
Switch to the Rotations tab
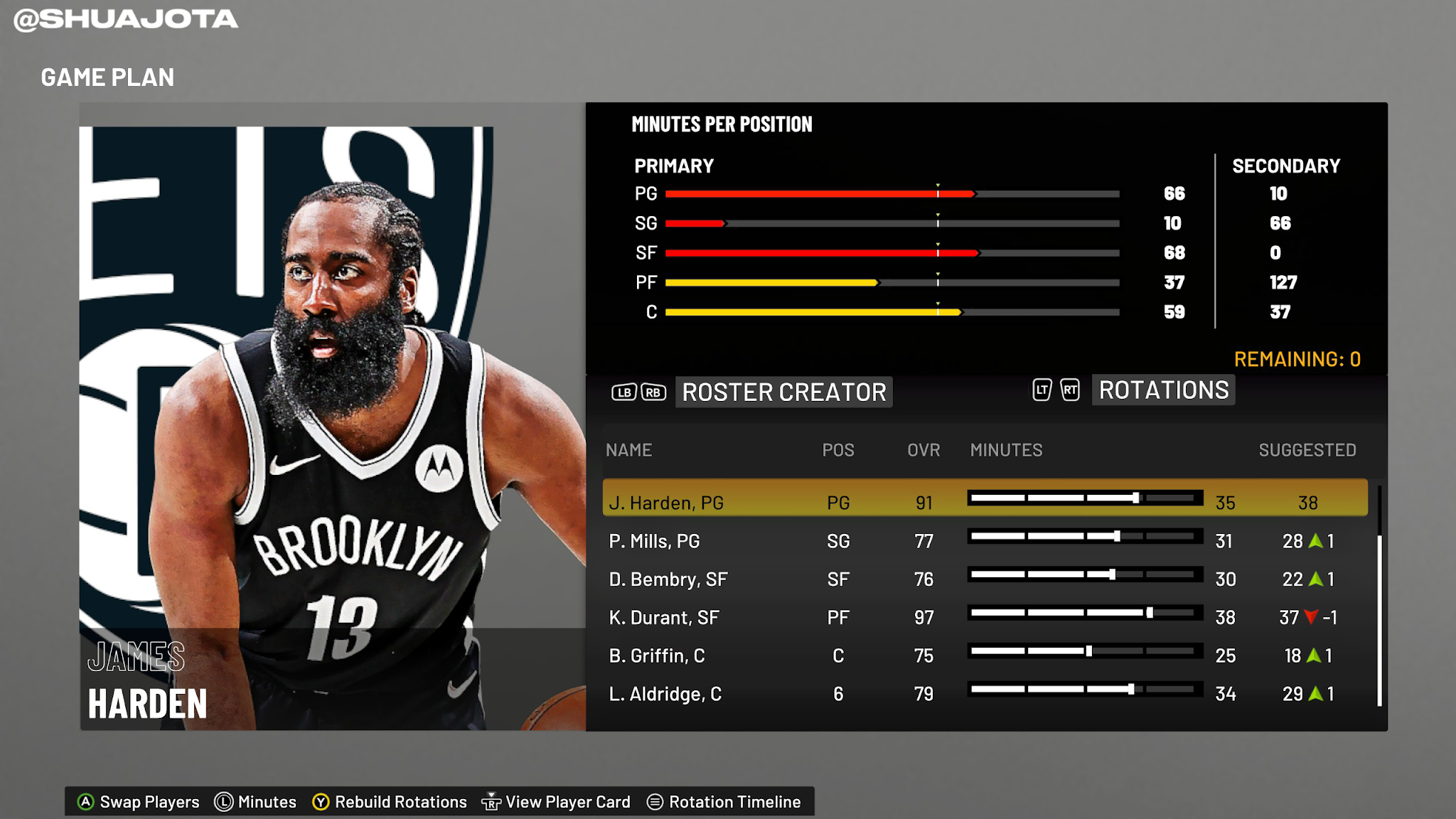pyautogui.click(x=1163, y=390)
